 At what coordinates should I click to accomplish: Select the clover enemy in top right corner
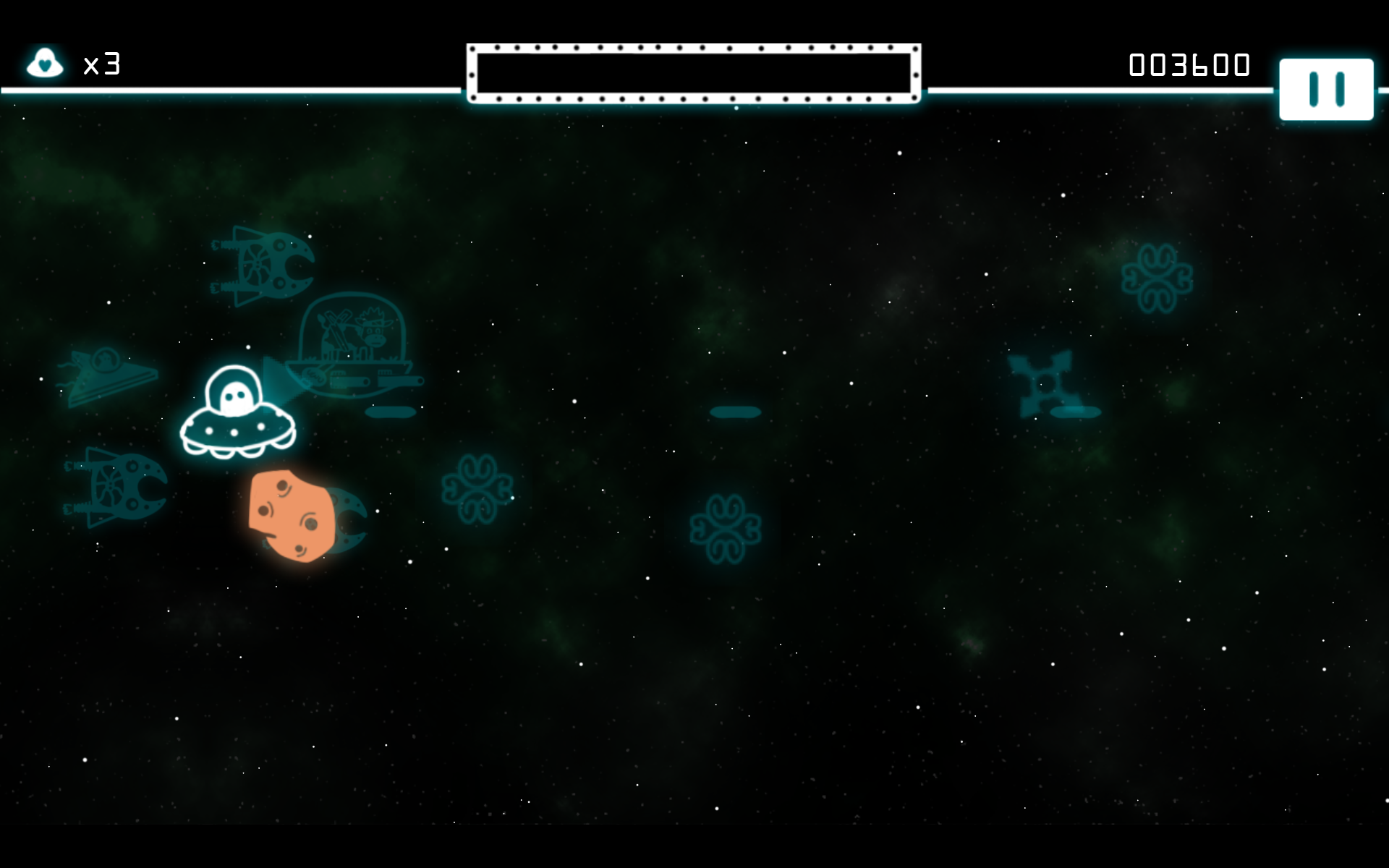point(1155,277)
